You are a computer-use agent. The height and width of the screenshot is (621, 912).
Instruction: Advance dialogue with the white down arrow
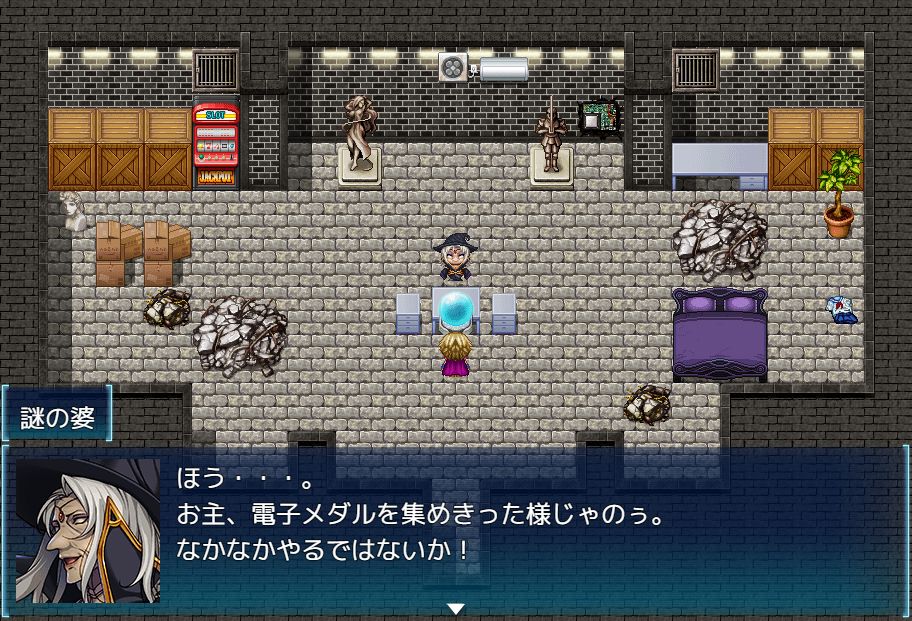(456, 608)
